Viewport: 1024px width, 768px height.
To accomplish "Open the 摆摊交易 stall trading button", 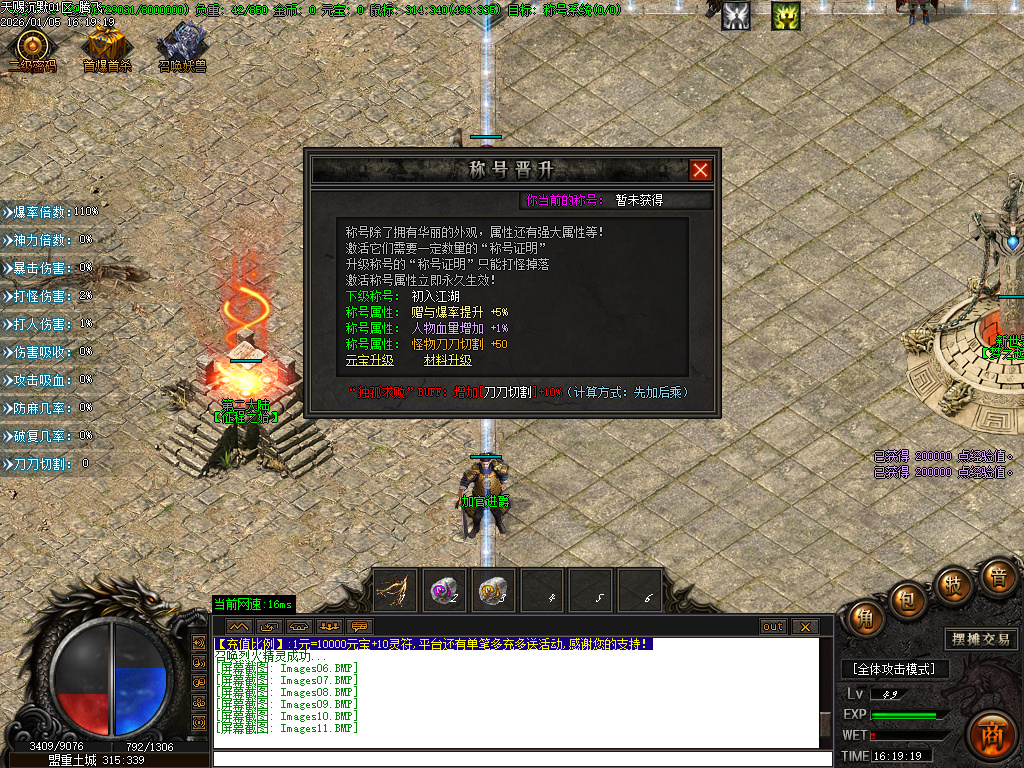I will coord(980,639).
